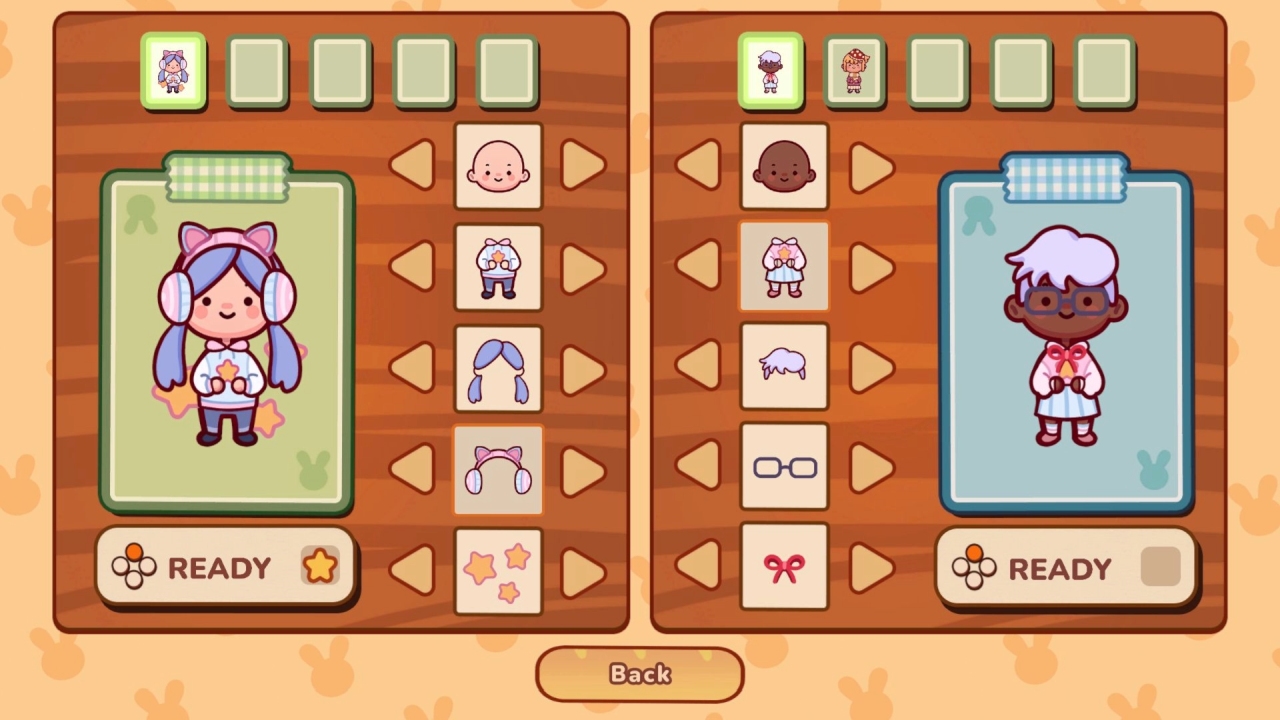Select an empty character slot on the left panel

coord(258,70)
